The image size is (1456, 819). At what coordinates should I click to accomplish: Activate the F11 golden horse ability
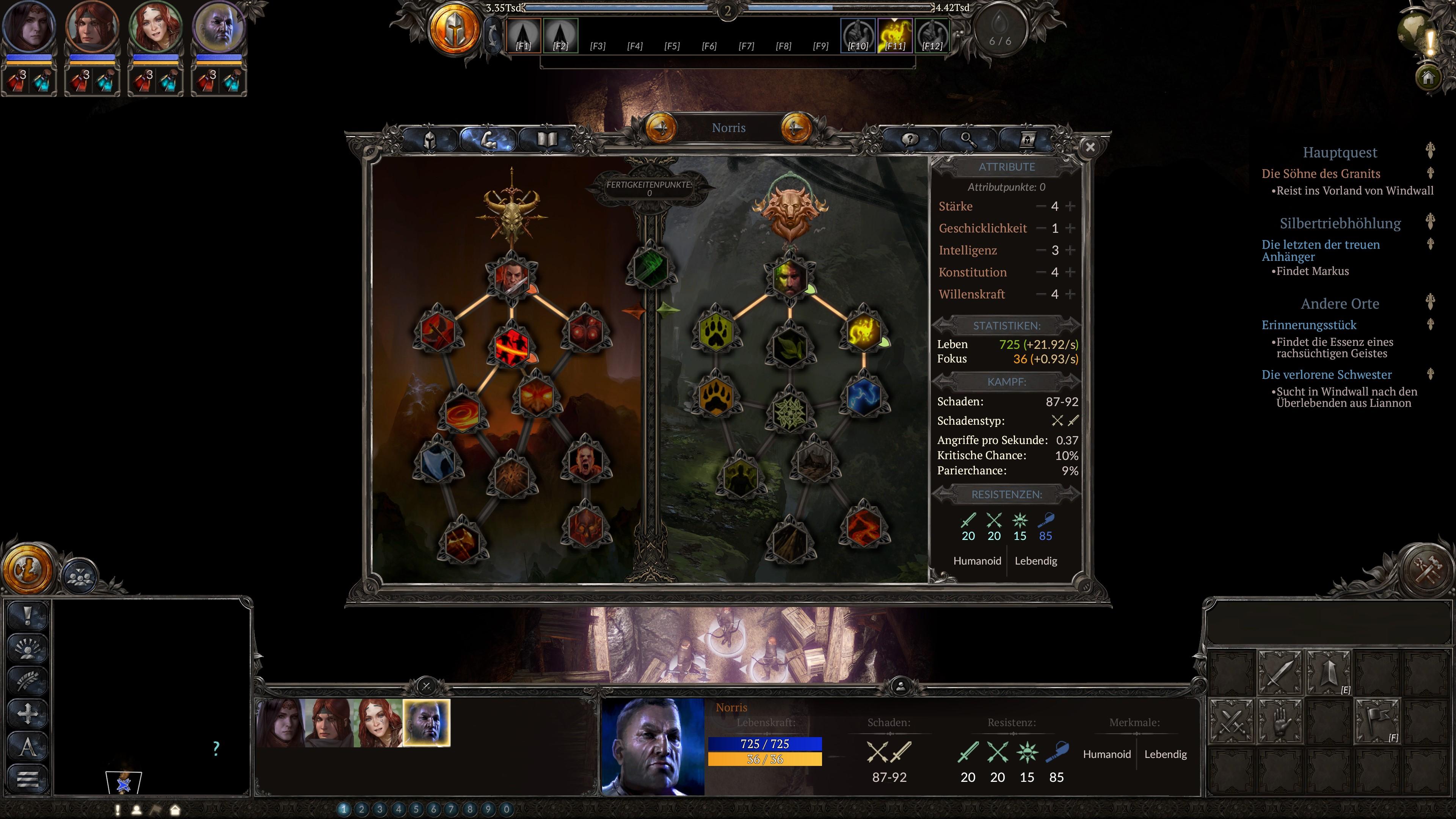(x=895, y=36)
